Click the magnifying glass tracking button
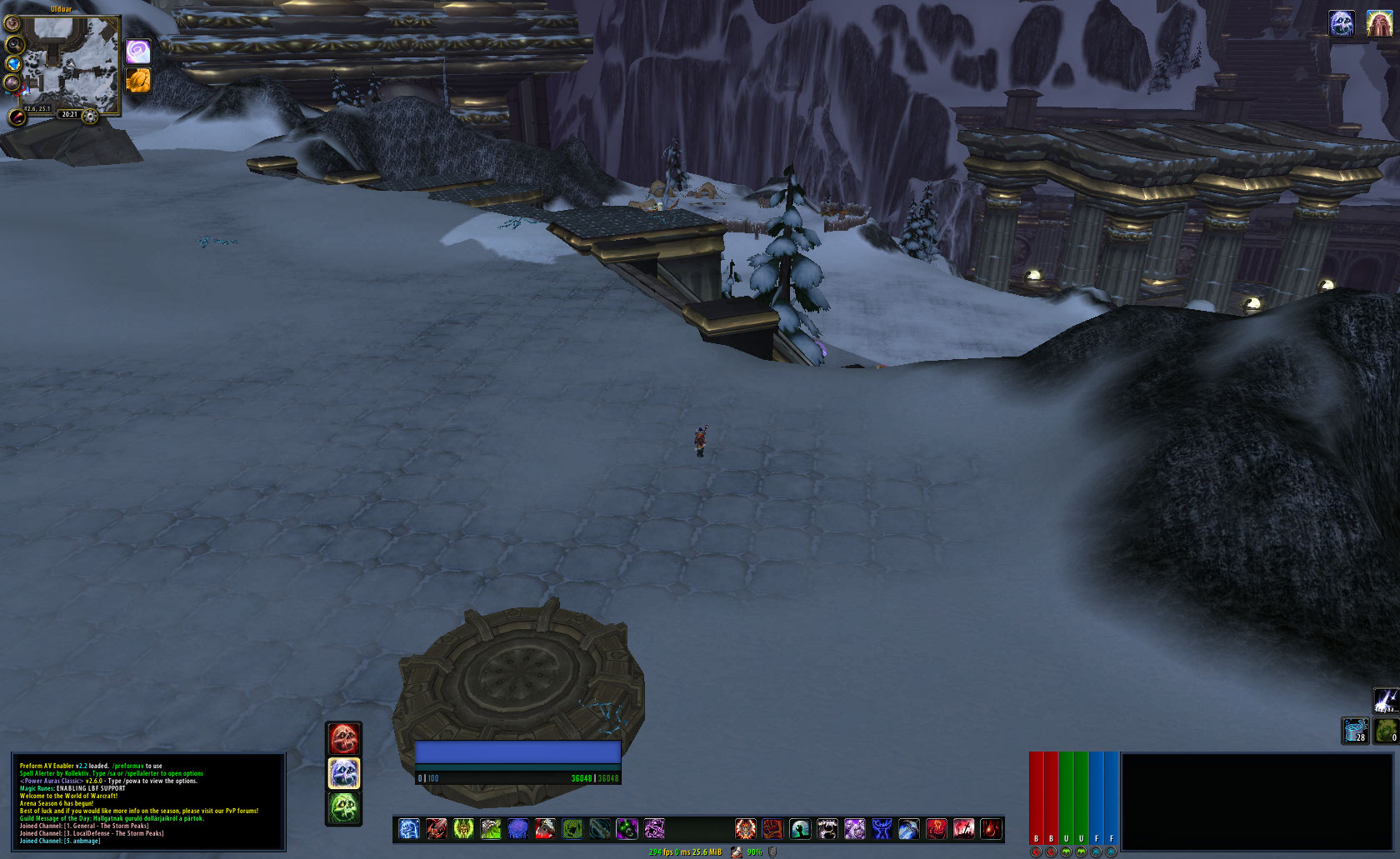 tap(14, 43)
